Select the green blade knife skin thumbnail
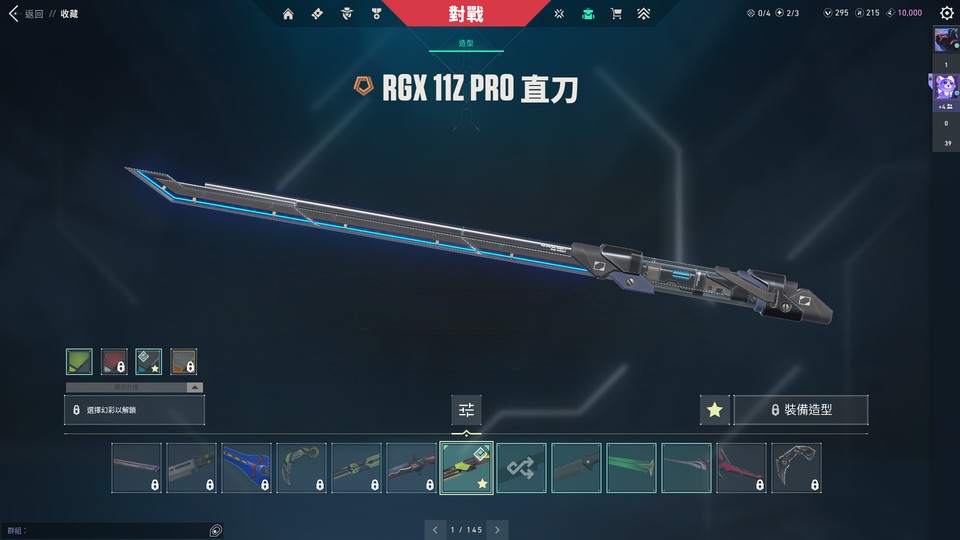This screenshot has width=960, height=540. coord(632,468)
